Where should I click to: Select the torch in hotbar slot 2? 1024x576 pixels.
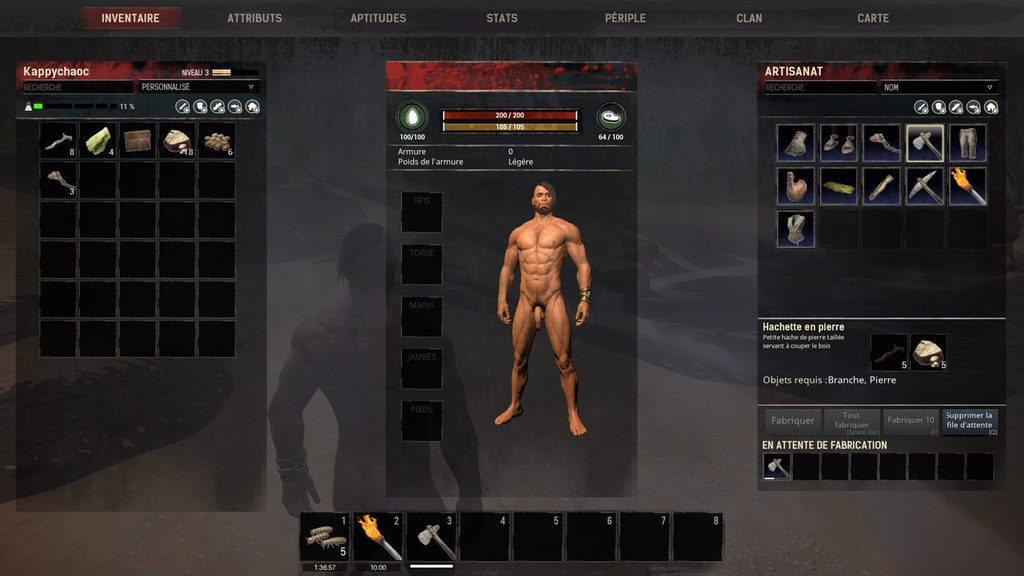(x=379, y=537)
